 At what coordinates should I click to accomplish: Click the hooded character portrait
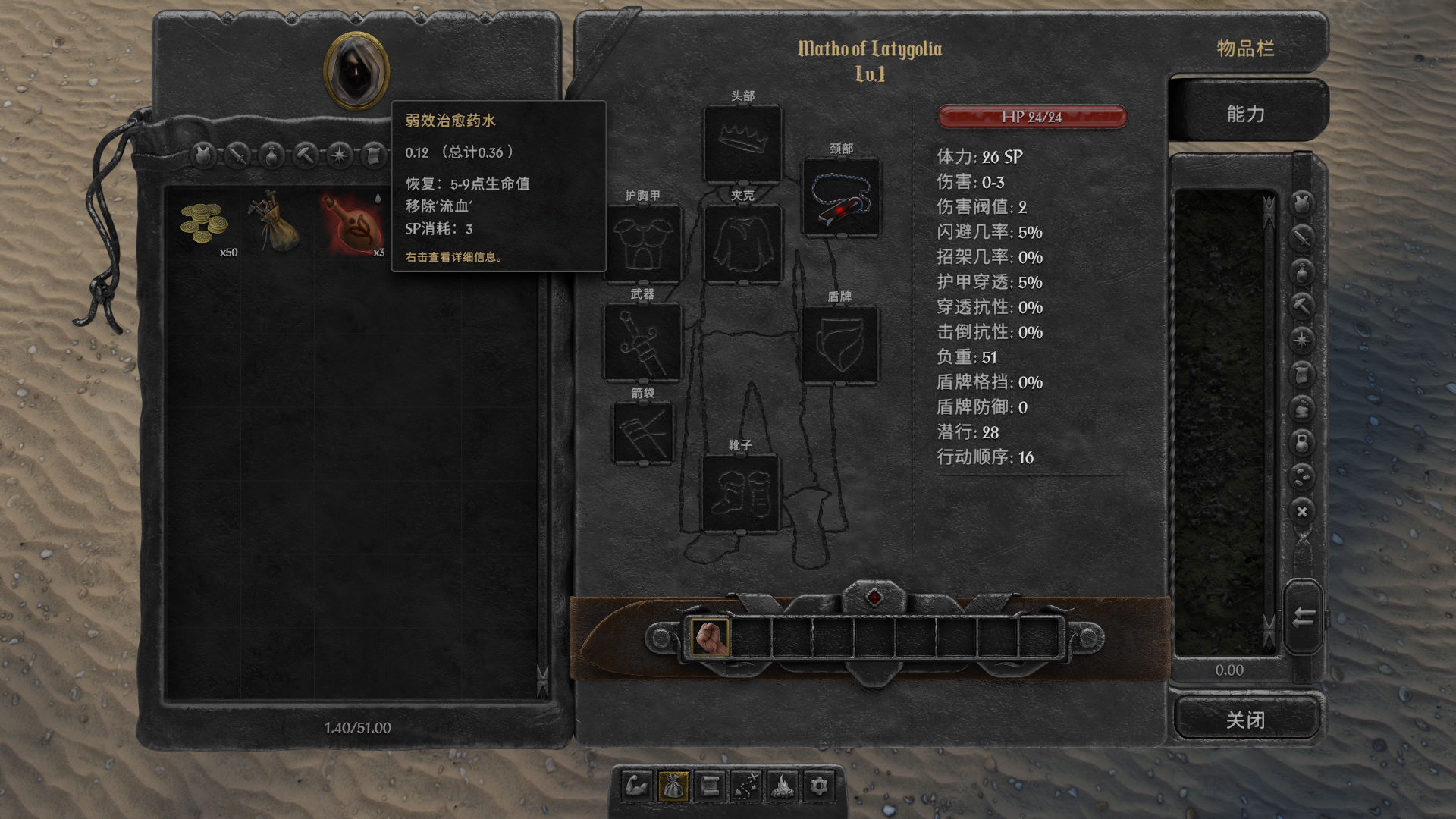(x=356, y=71)
